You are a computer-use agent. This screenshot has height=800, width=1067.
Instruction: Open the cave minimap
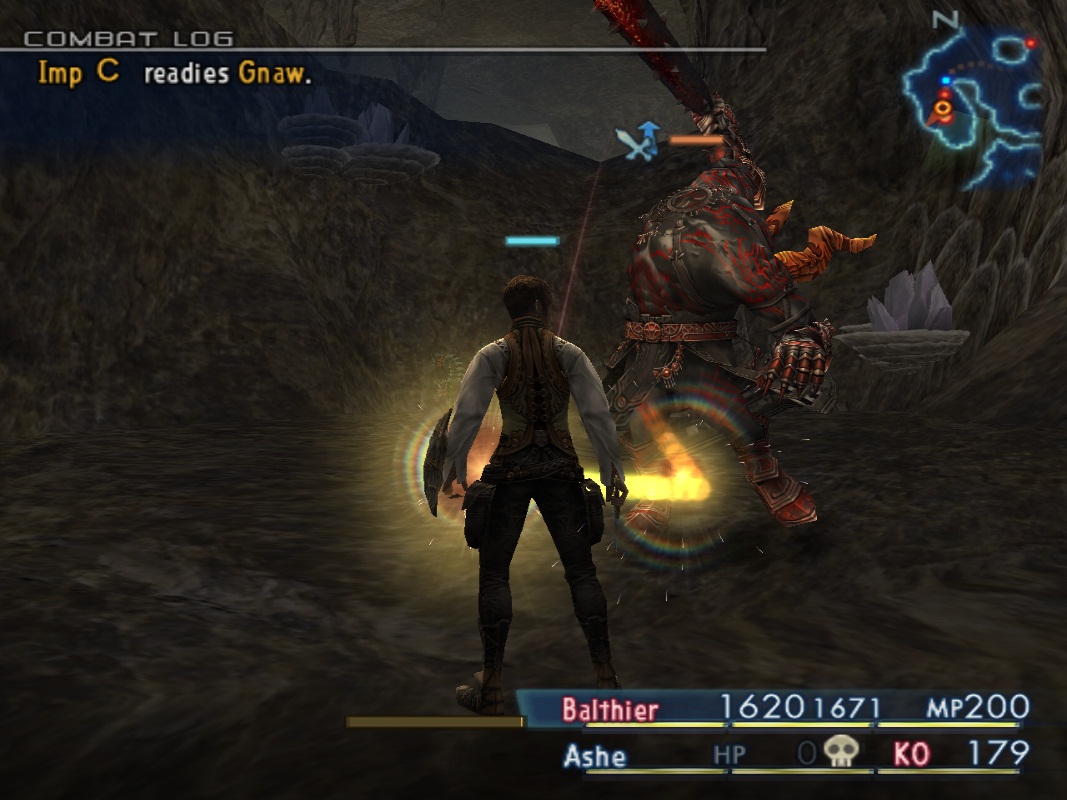click(972, 98)
